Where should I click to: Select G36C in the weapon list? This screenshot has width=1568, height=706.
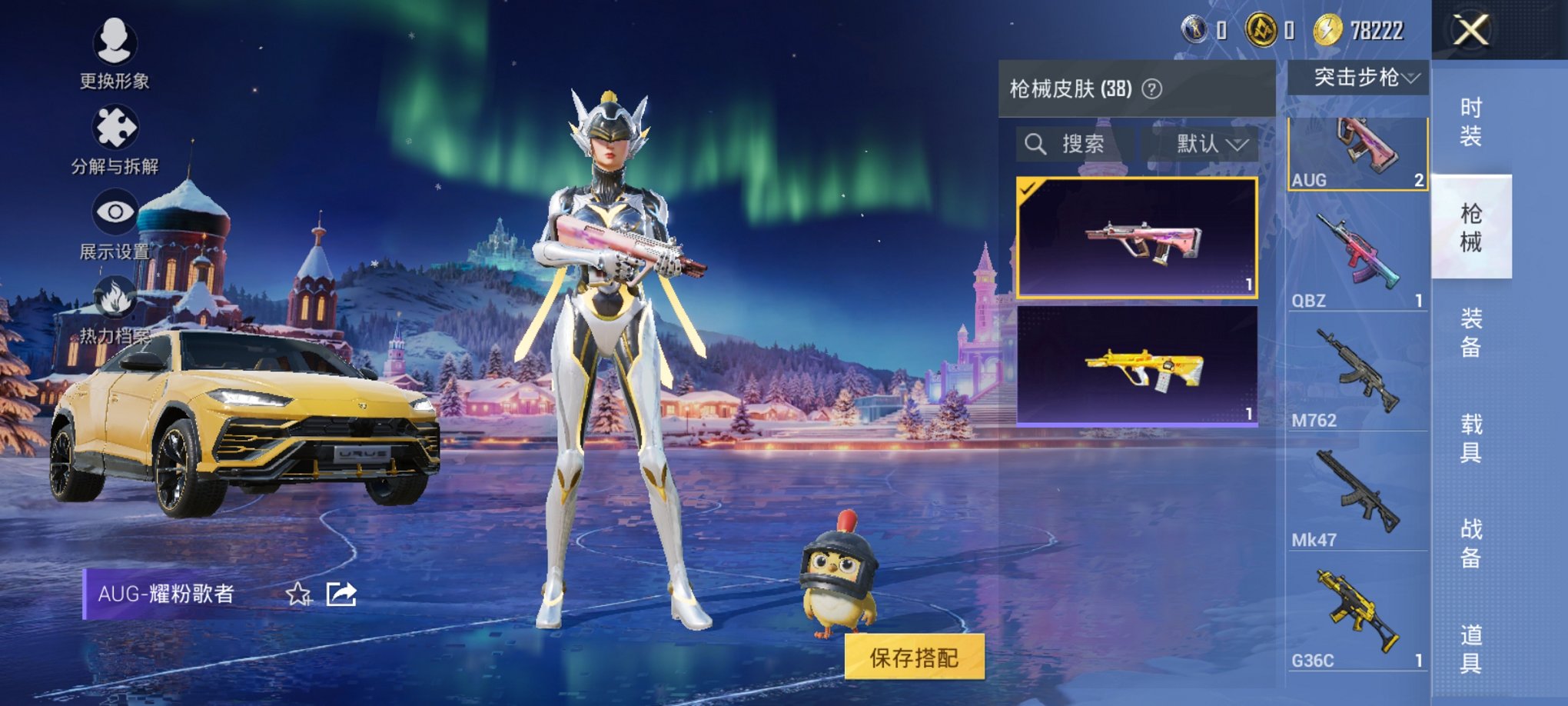coord(1357,615)
